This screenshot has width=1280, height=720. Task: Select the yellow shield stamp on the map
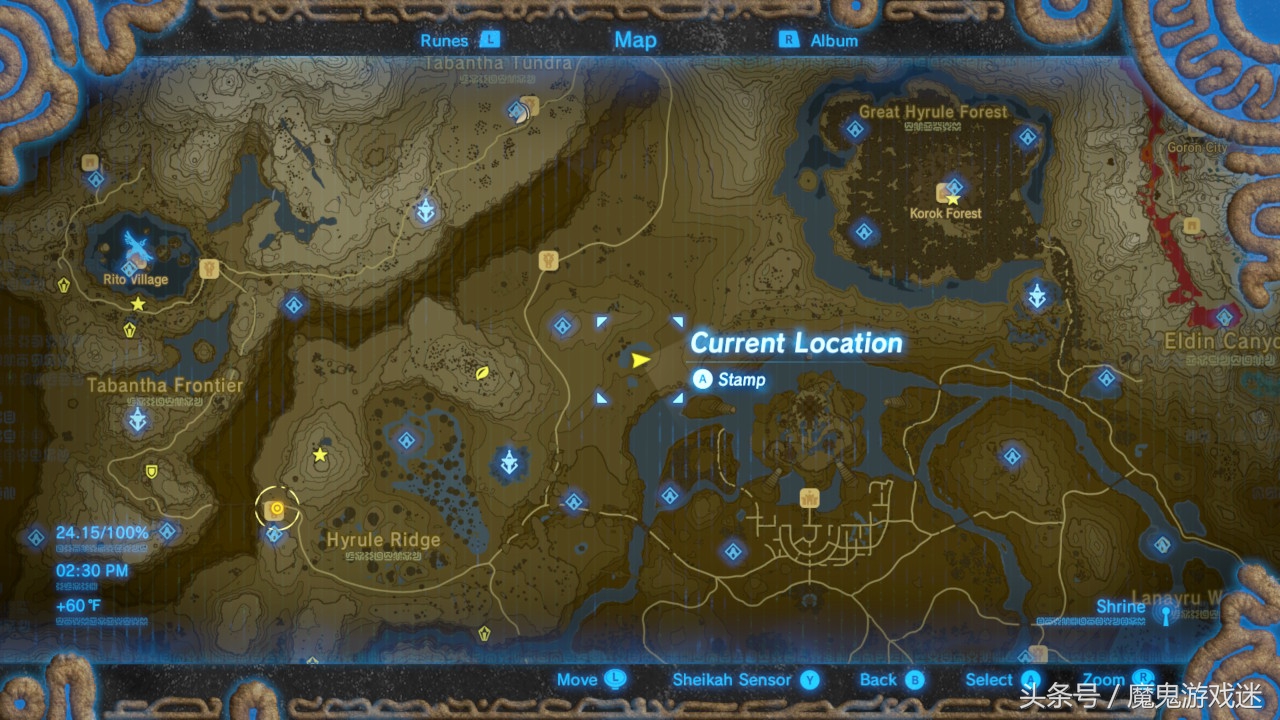tap(152, 471)
